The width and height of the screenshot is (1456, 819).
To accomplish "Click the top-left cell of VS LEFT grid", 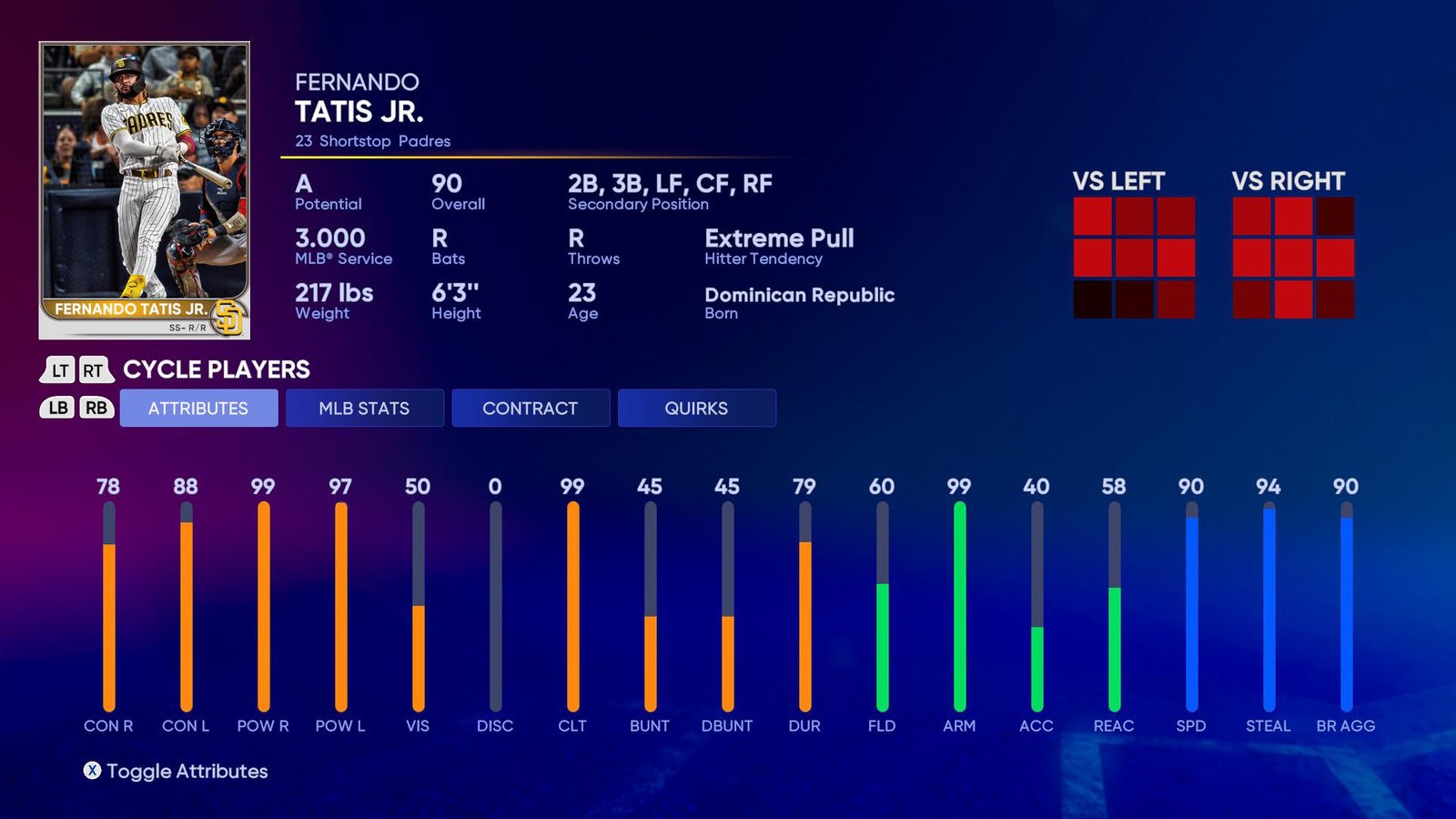I will (x=1093, y=216).
